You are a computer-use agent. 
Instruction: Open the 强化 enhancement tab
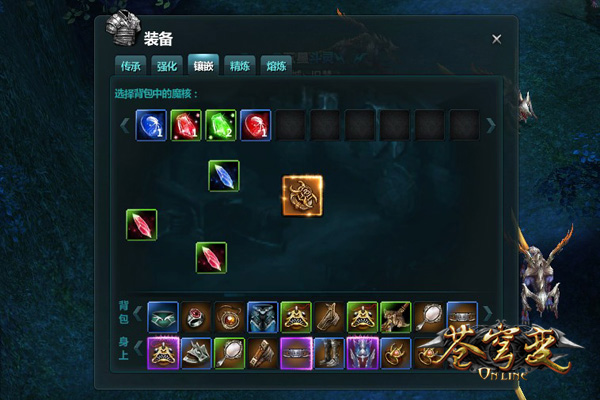(167, 66)
